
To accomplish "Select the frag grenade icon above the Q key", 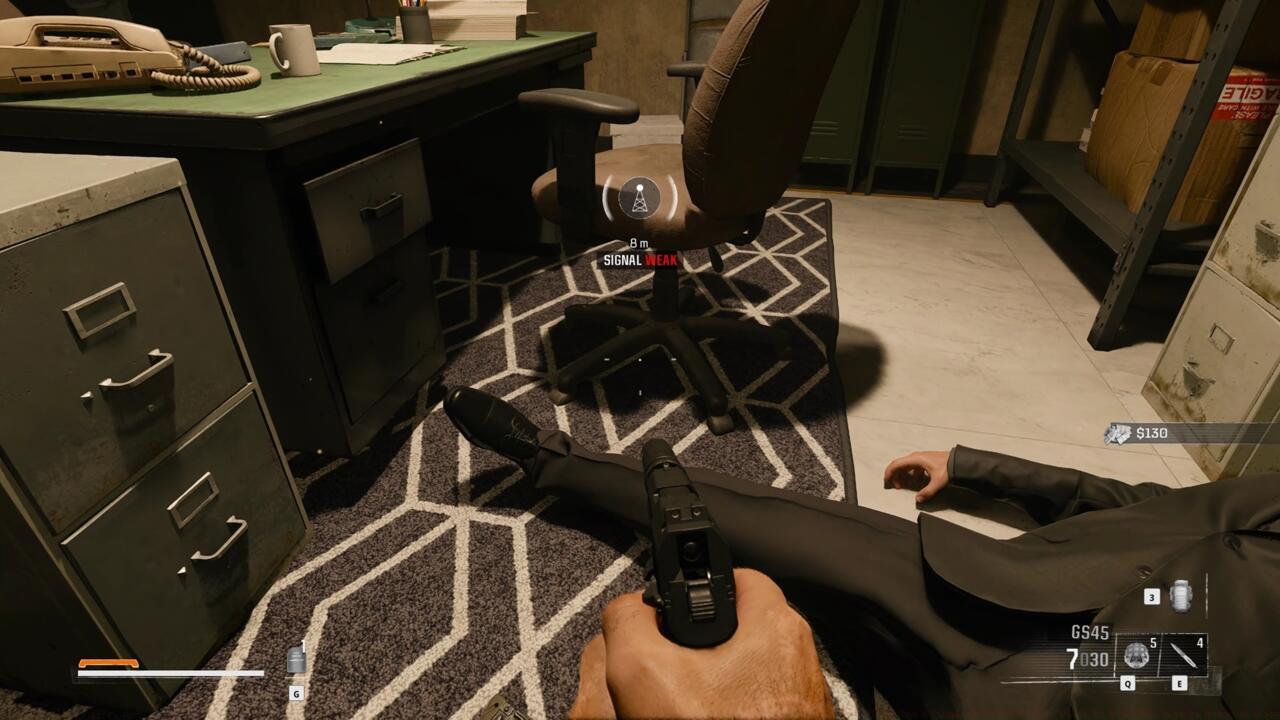I will (1136, 655).
